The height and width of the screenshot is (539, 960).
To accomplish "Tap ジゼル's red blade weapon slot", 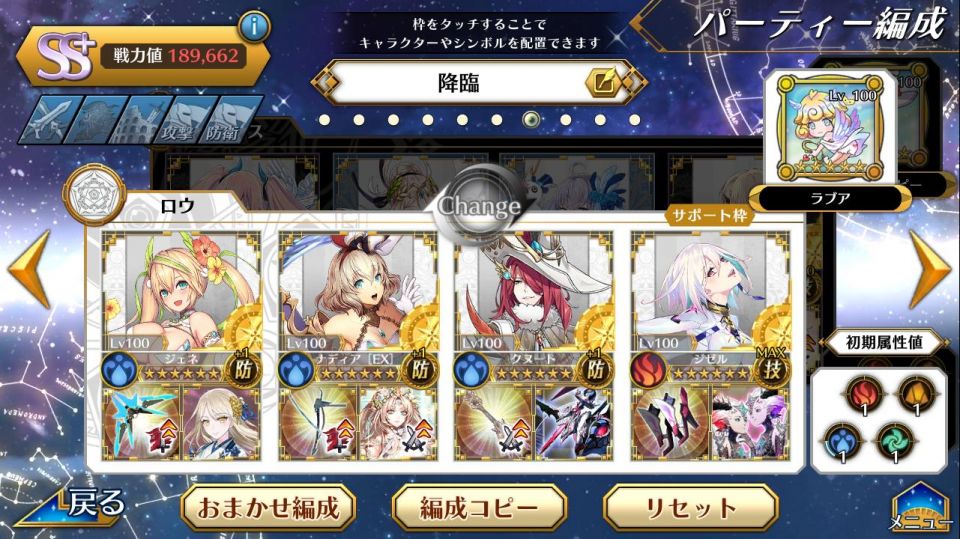I will point(668,423).
